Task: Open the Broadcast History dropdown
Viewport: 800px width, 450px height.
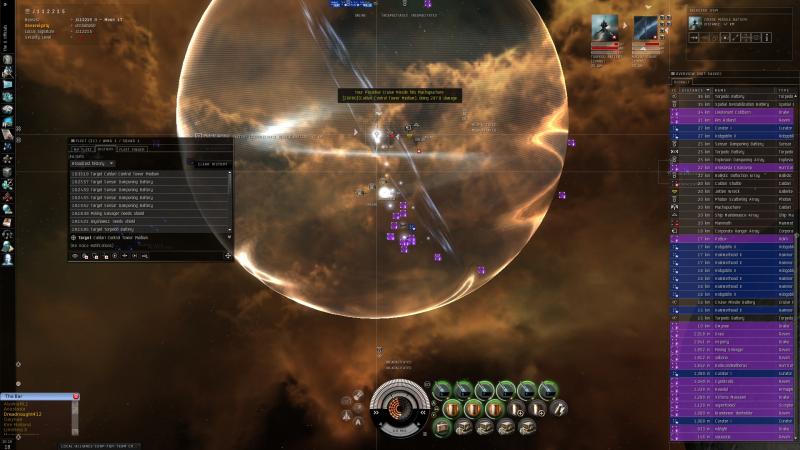Action: coord(91,163)
